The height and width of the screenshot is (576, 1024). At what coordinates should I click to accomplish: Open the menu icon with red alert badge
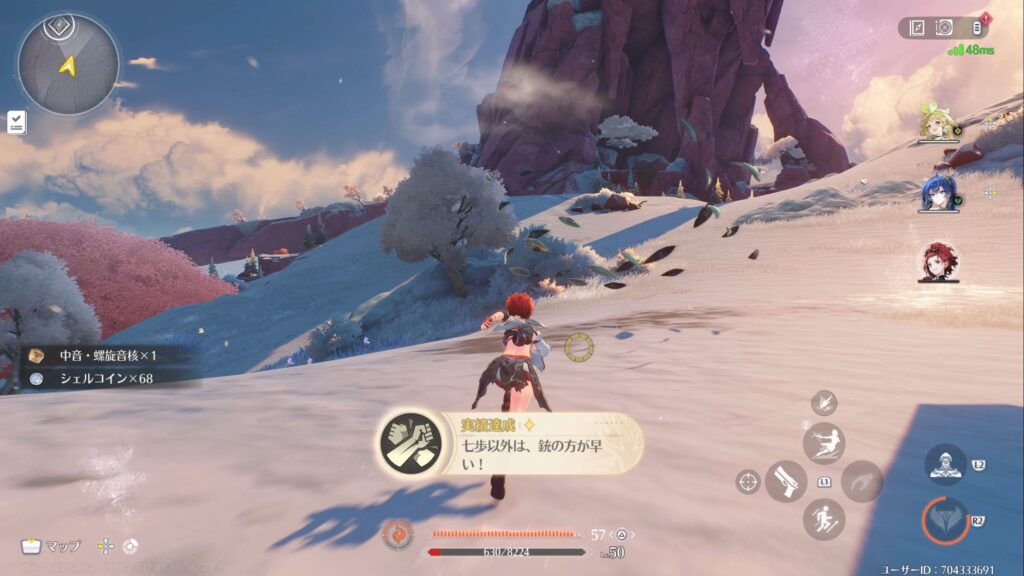pos(976,28)
